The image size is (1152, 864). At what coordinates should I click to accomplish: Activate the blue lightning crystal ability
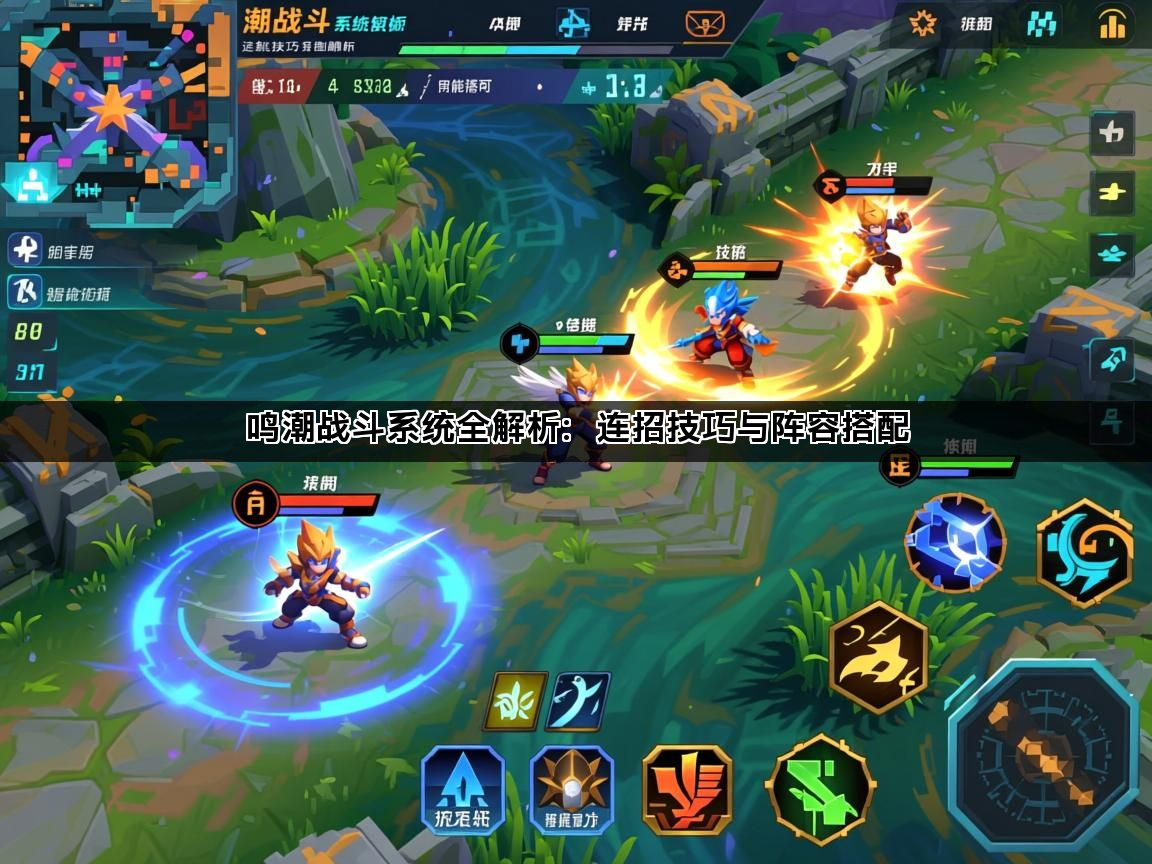[x=954, y=543]
